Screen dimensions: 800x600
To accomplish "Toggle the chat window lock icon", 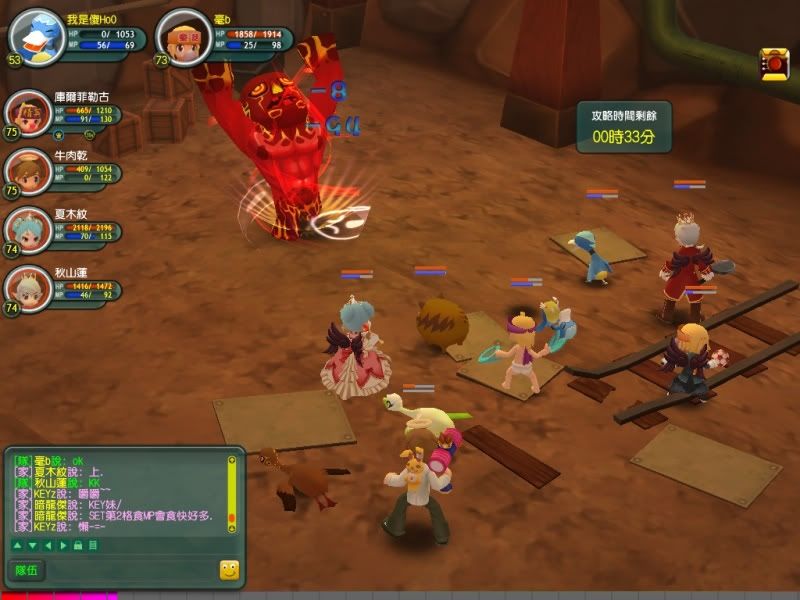I will [x=77, y=545].
